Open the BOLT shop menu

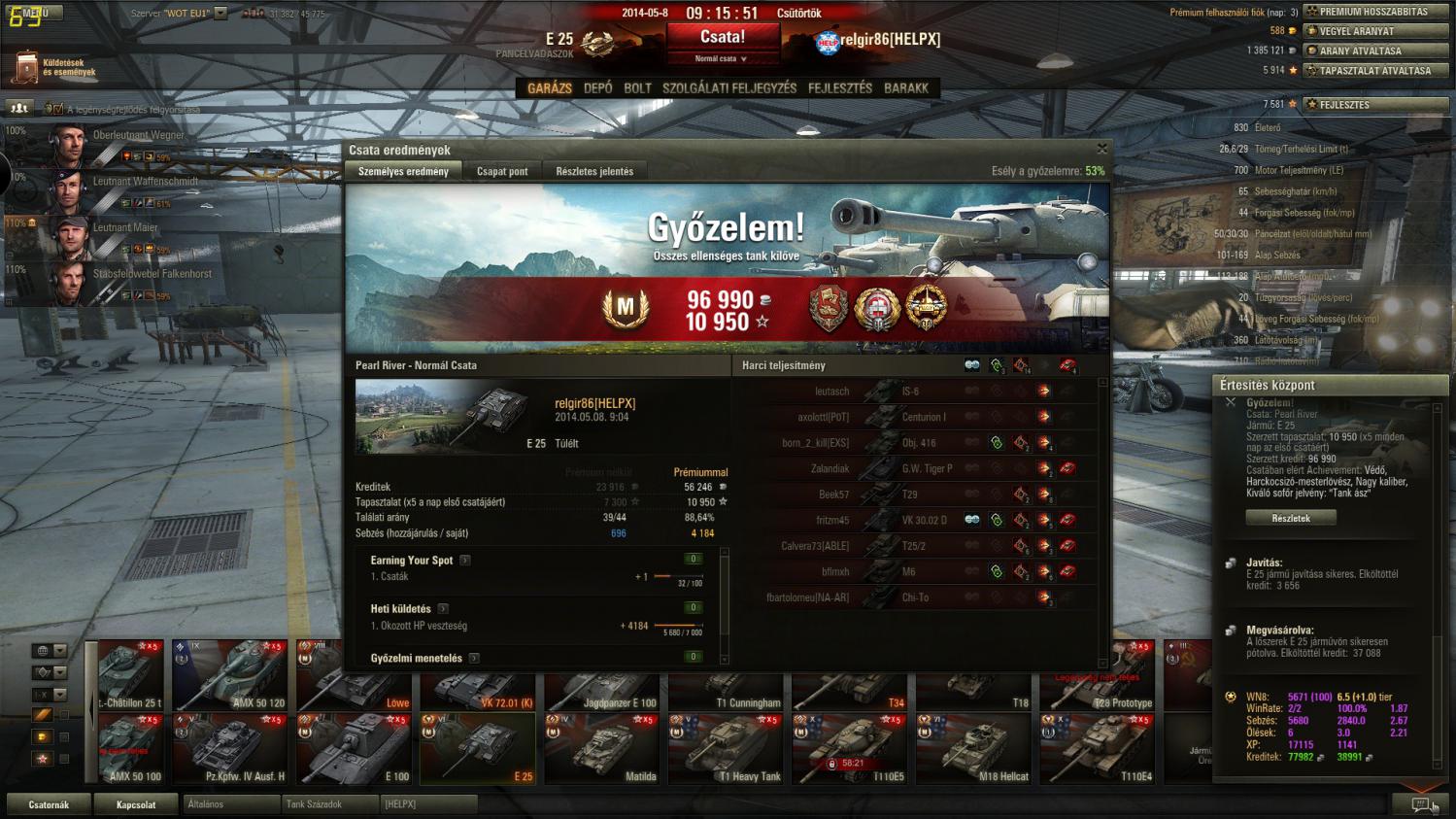(637, 87)
